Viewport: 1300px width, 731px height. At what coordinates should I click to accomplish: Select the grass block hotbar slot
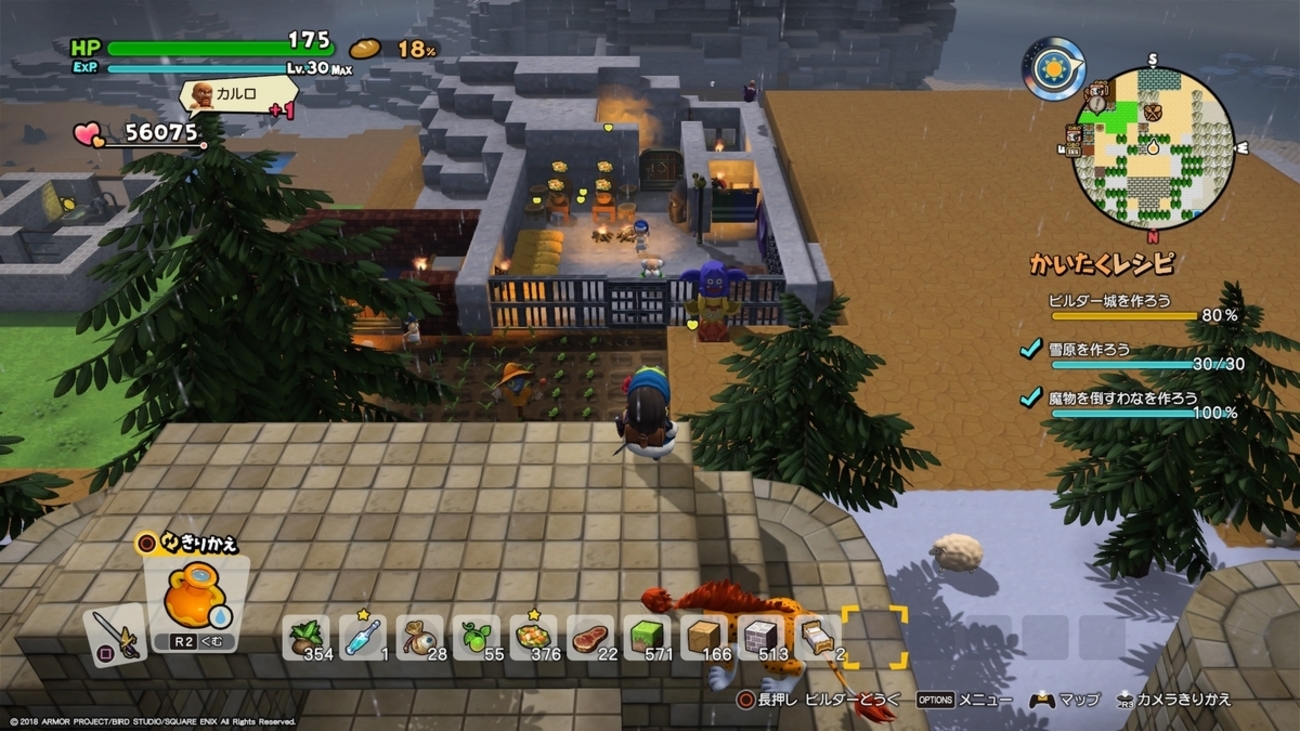(x=647, y=638)
